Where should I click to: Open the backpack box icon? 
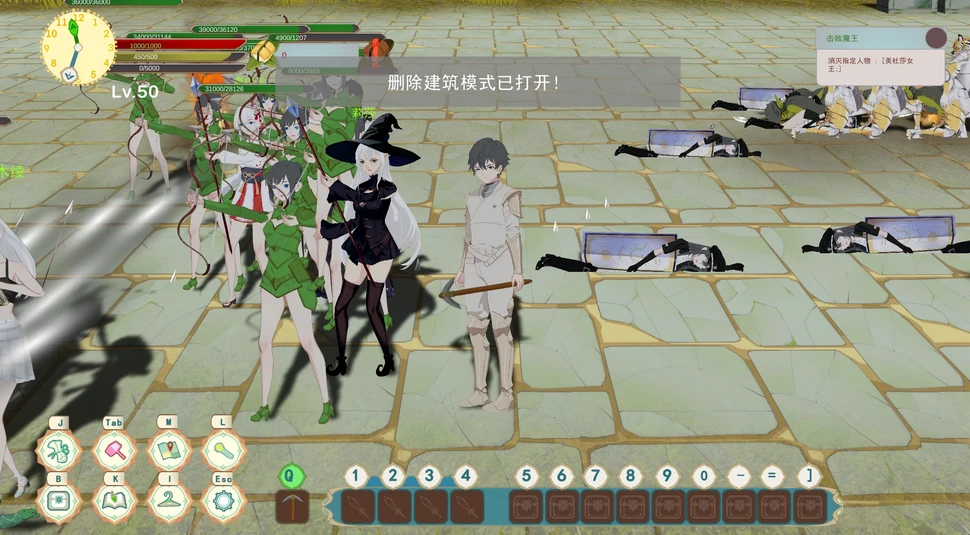pos(59,500)
